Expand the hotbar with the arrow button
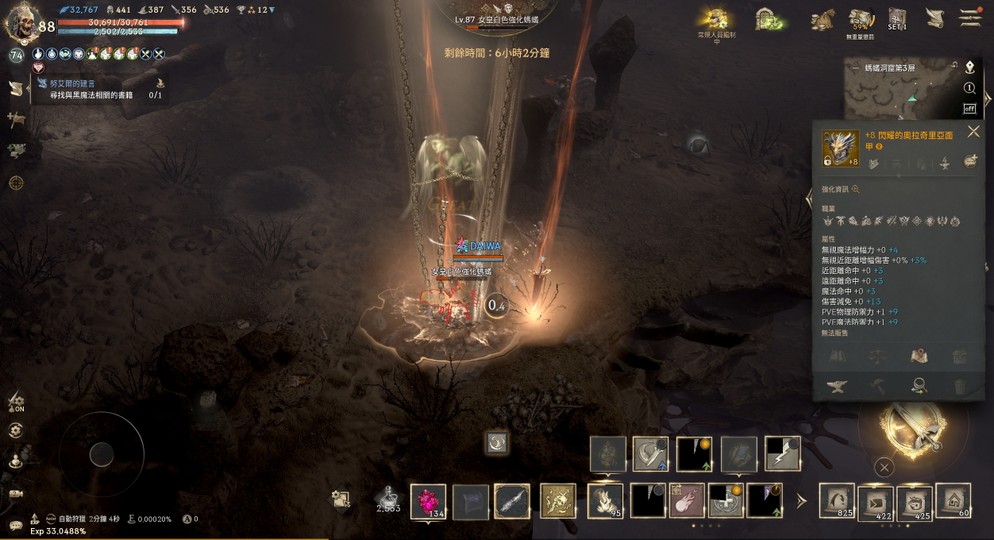This screenshot has width=994, height=540. (x=801, y=500)
